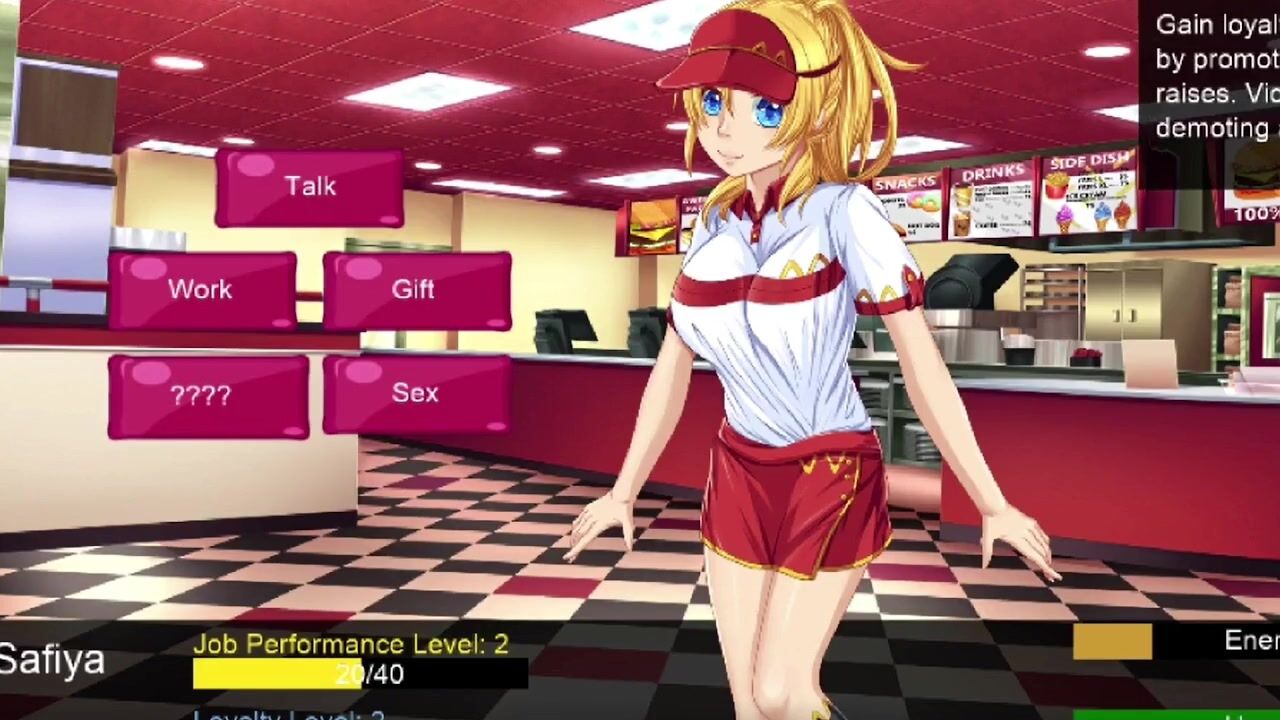Select the Work option
The image size is (1280, 720).
point(202,290)
